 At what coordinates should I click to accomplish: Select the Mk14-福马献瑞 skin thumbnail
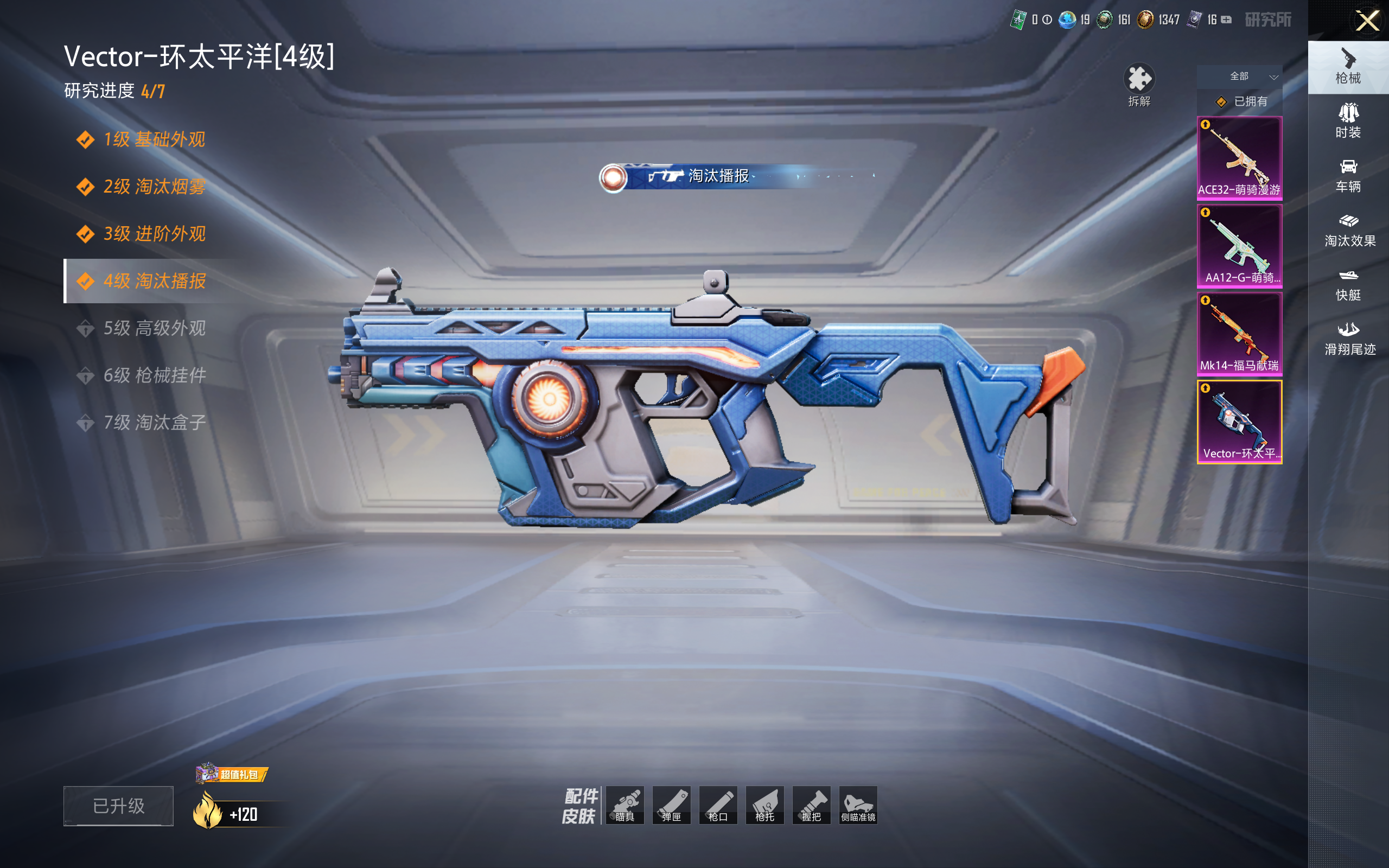[x=1239, y=334]
